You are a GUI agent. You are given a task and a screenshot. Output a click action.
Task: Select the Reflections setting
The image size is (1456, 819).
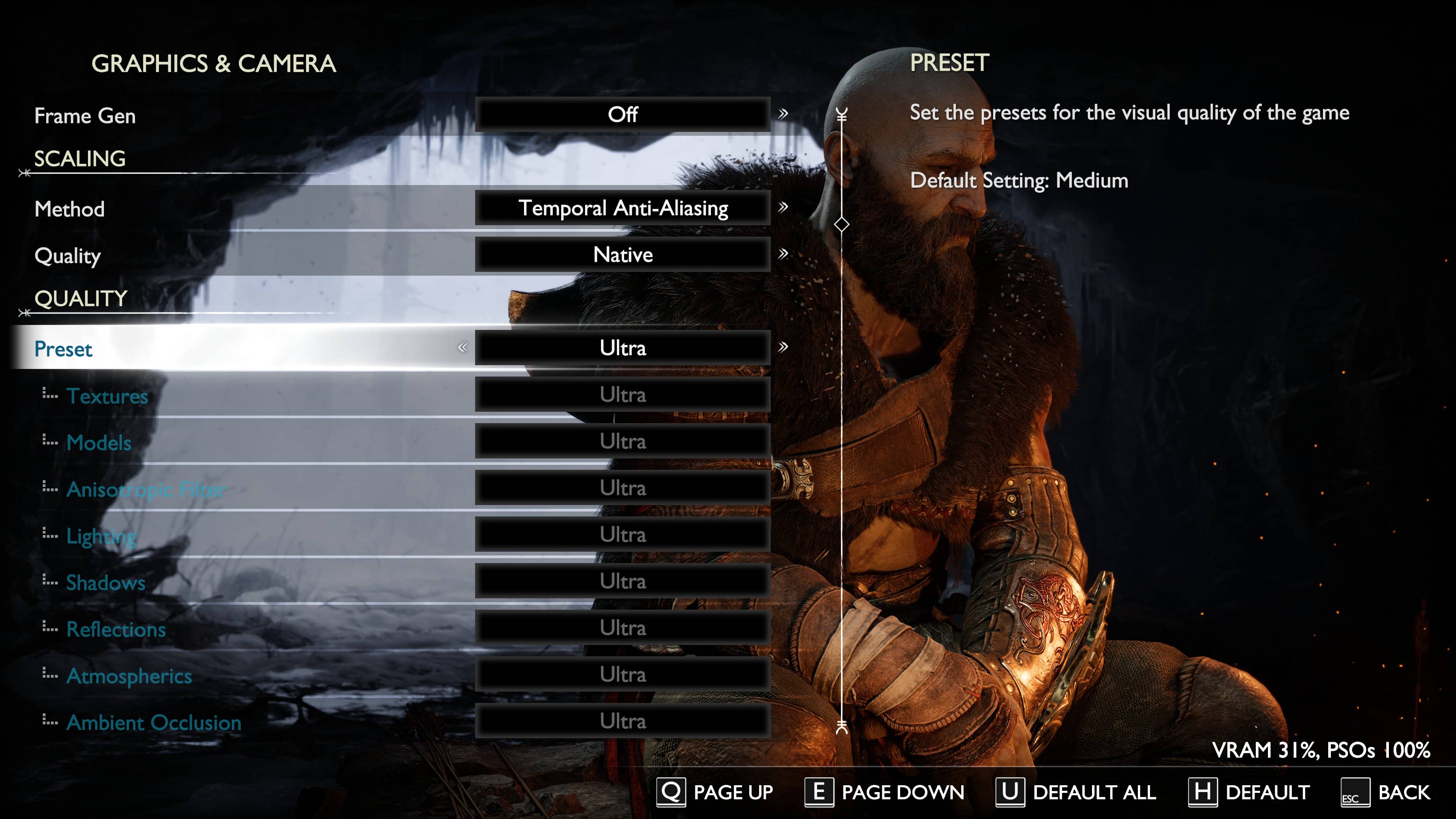tap(116, 629)
